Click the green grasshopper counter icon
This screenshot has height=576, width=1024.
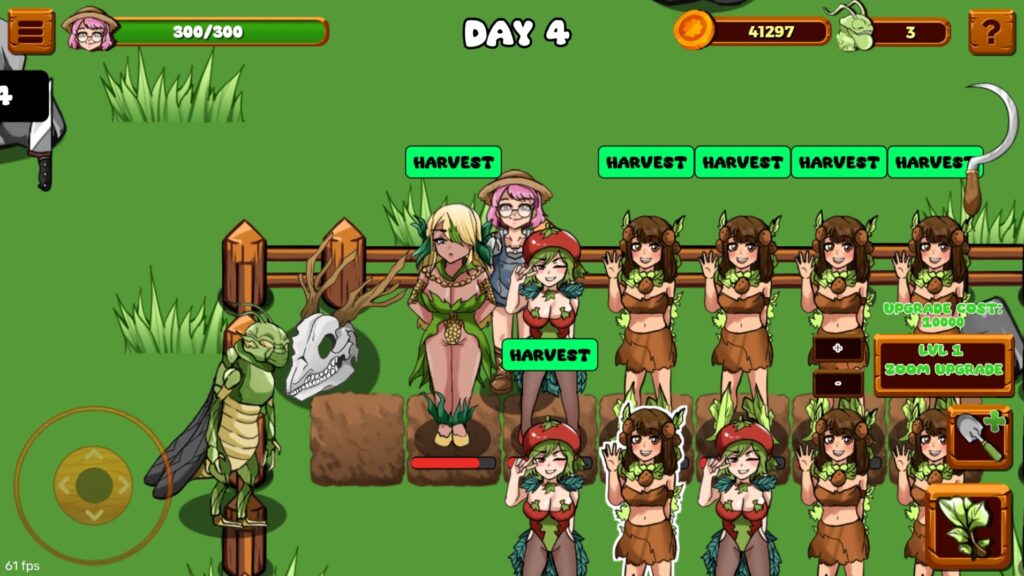[850, 30]
